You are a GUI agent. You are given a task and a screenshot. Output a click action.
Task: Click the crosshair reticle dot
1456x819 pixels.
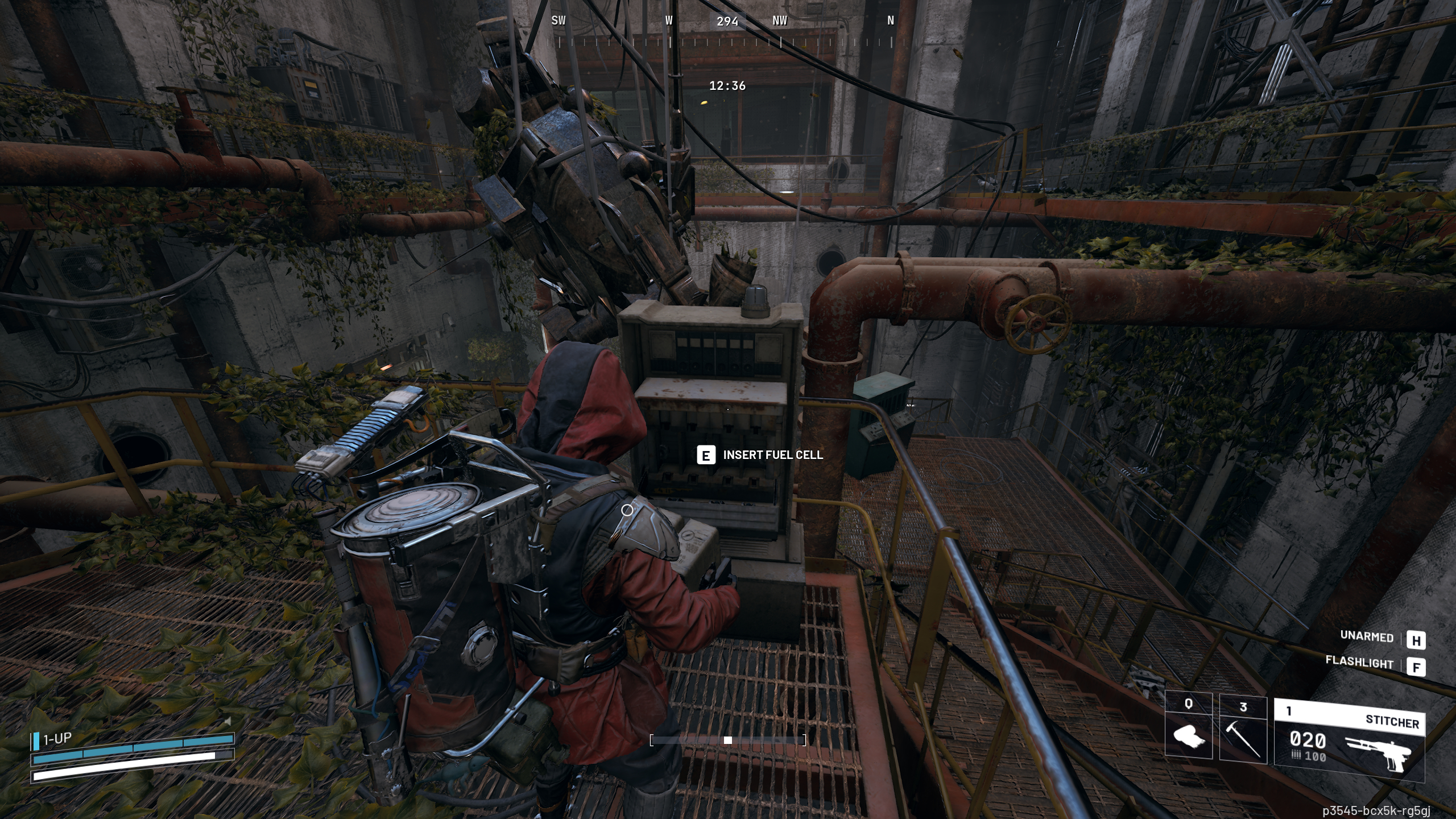(x=728, y=408)
